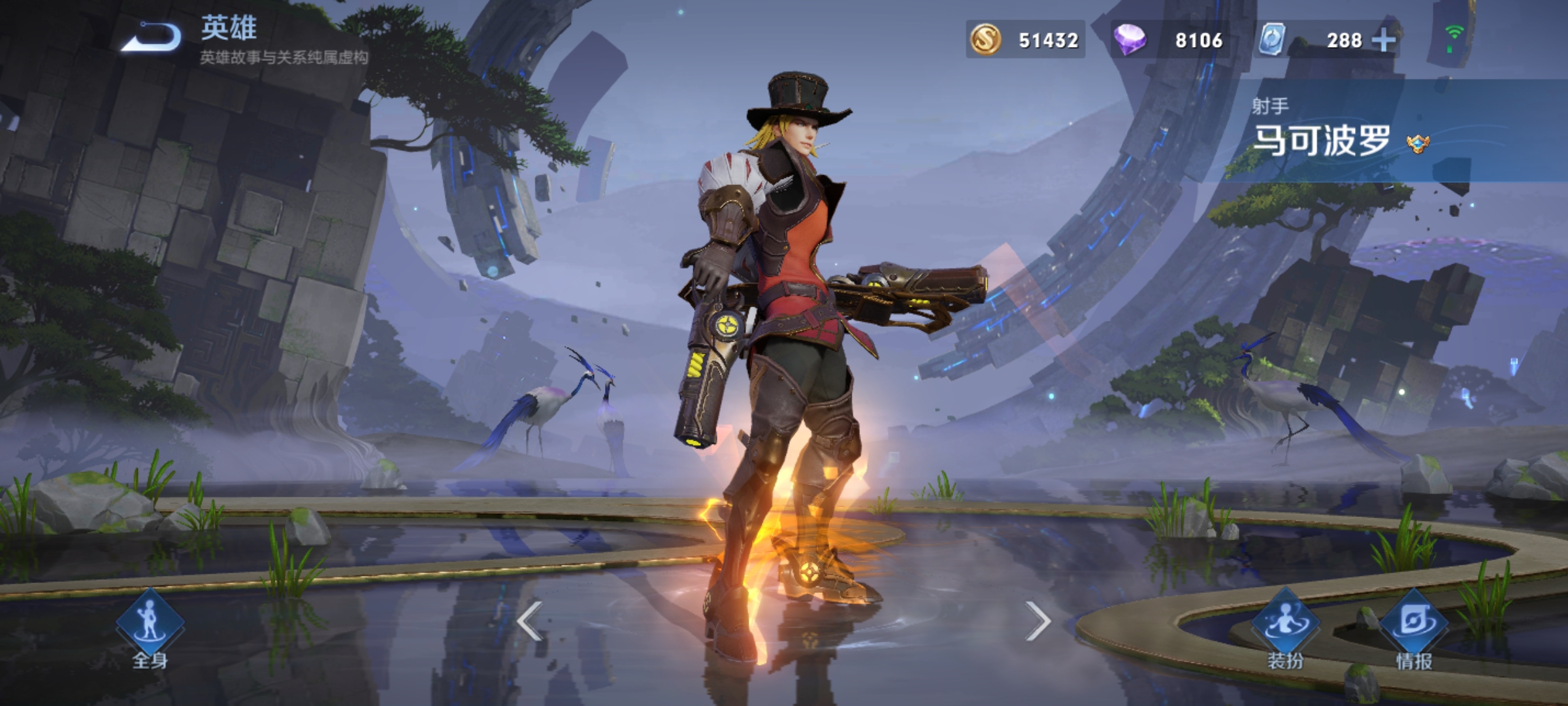1568x706 pixels.
Task: Show the next hero with right arrow
Action: tap(1037, 621)
